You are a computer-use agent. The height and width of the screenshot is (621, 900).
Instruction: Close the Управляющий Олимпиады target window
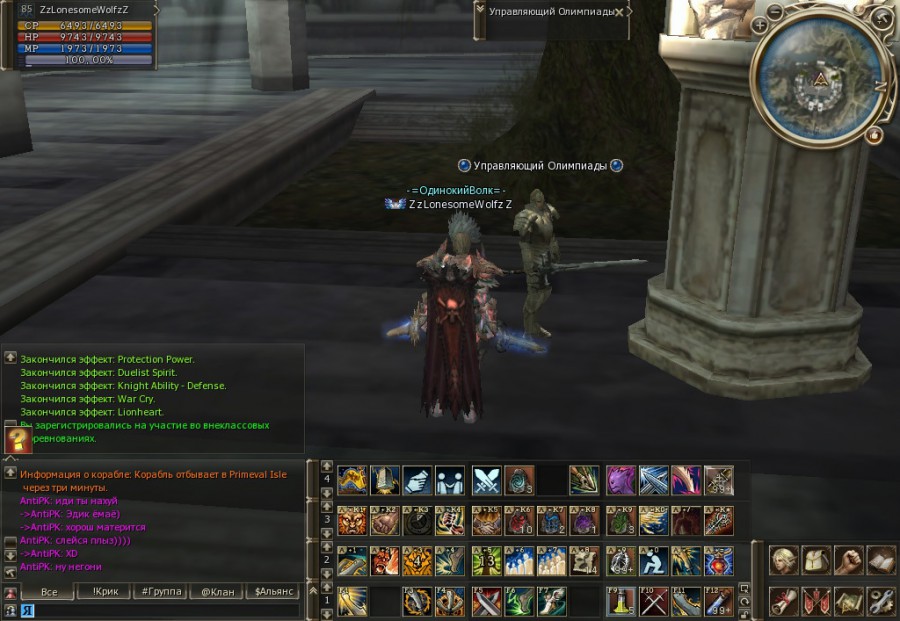619,12
